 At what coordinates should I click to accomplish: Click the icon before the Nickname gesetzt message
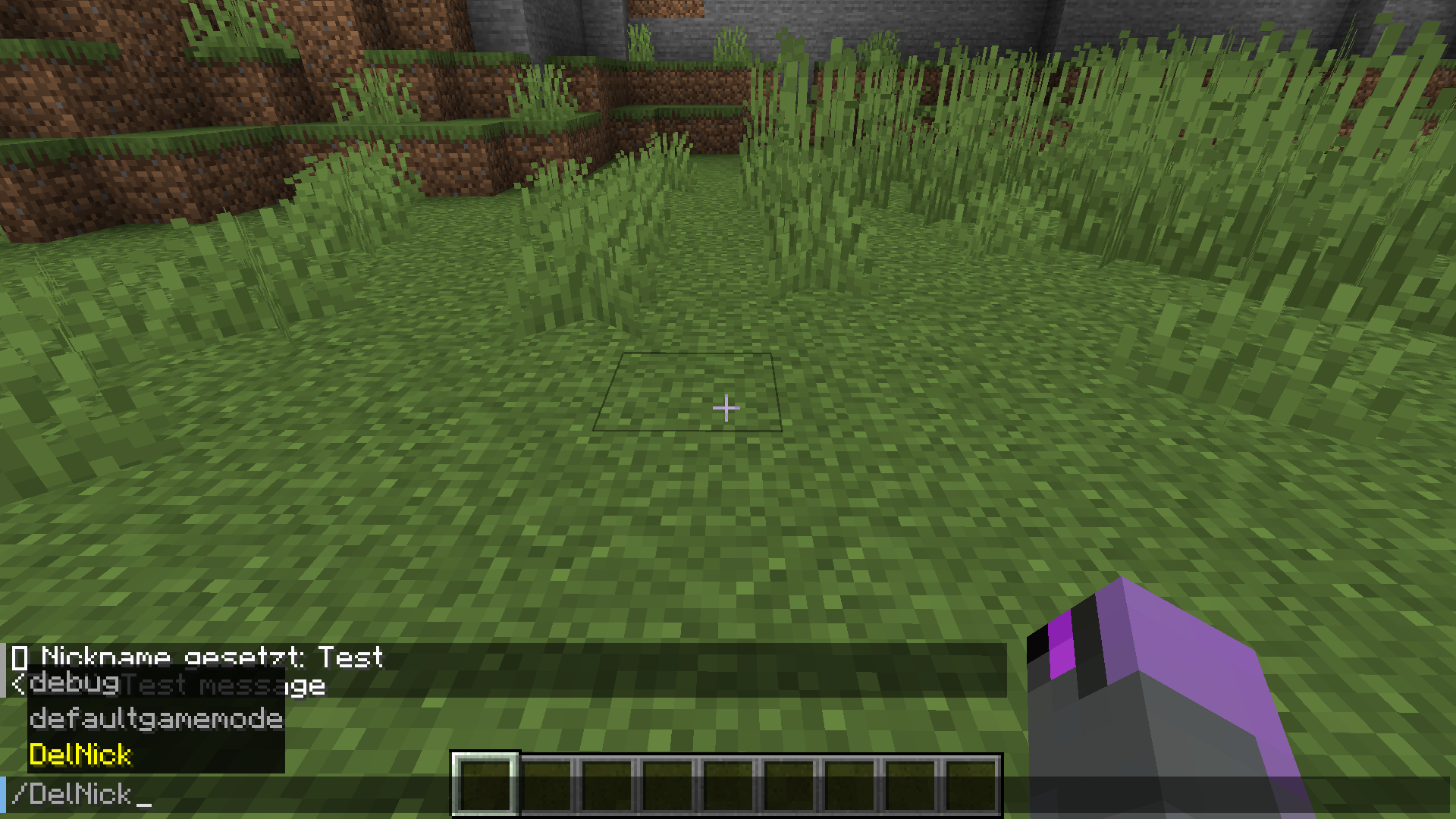pos(19,658)
